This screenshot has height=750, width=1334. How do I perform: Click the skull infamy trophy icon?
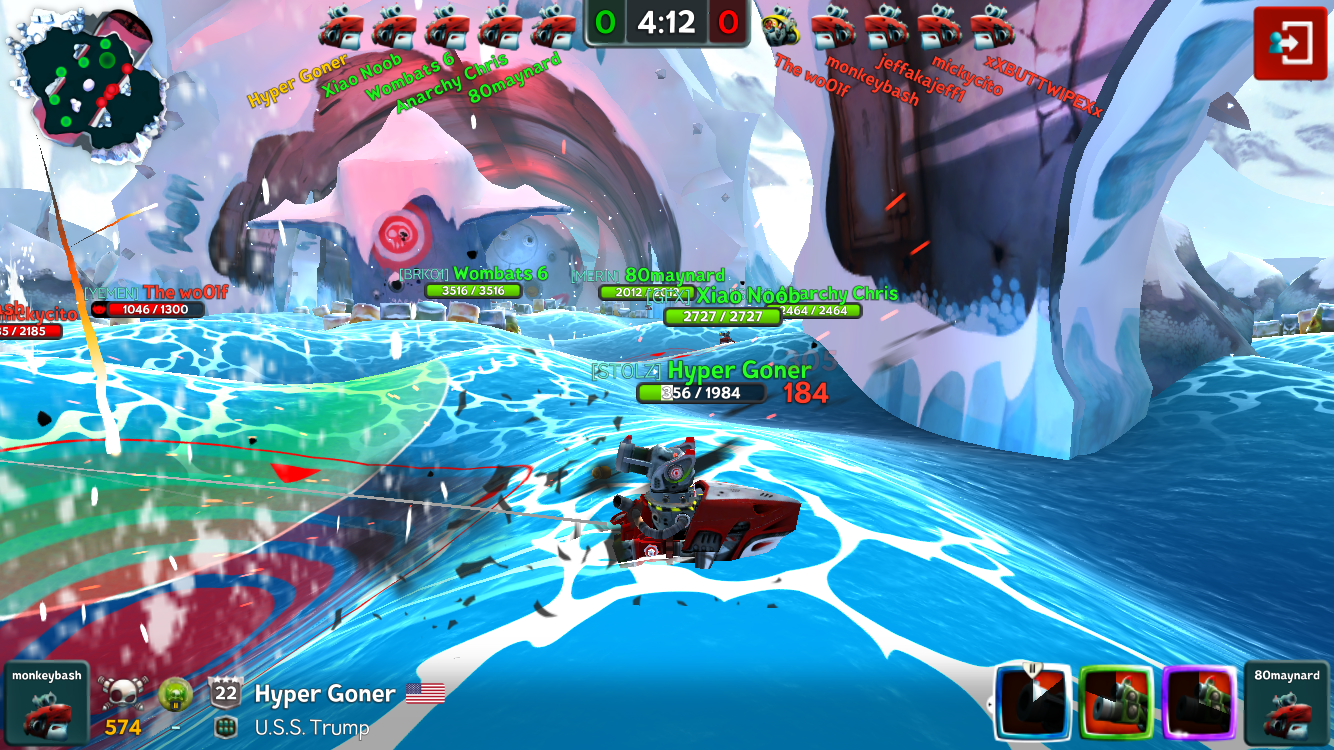121,692
